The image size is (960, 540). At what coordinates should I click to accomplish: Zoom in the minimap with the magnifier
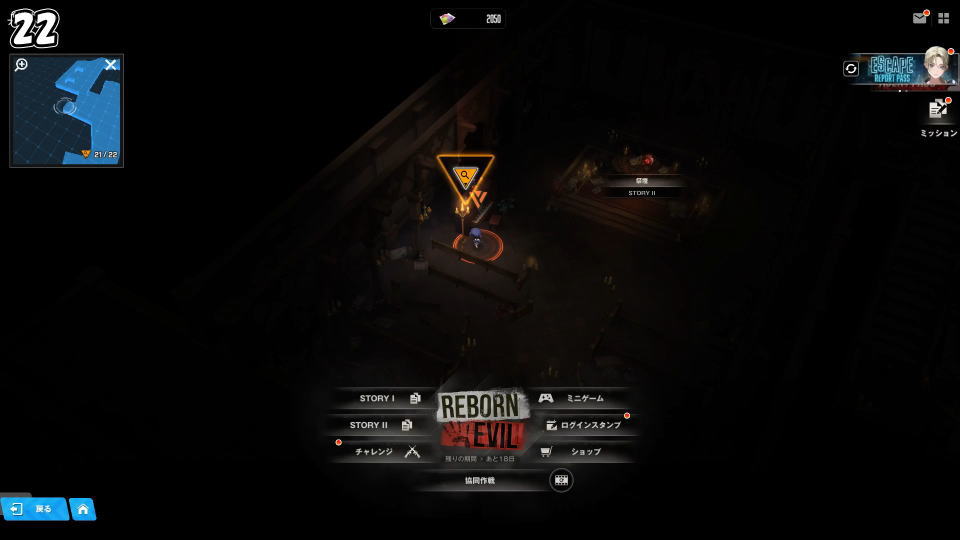(x=21, y=65)
